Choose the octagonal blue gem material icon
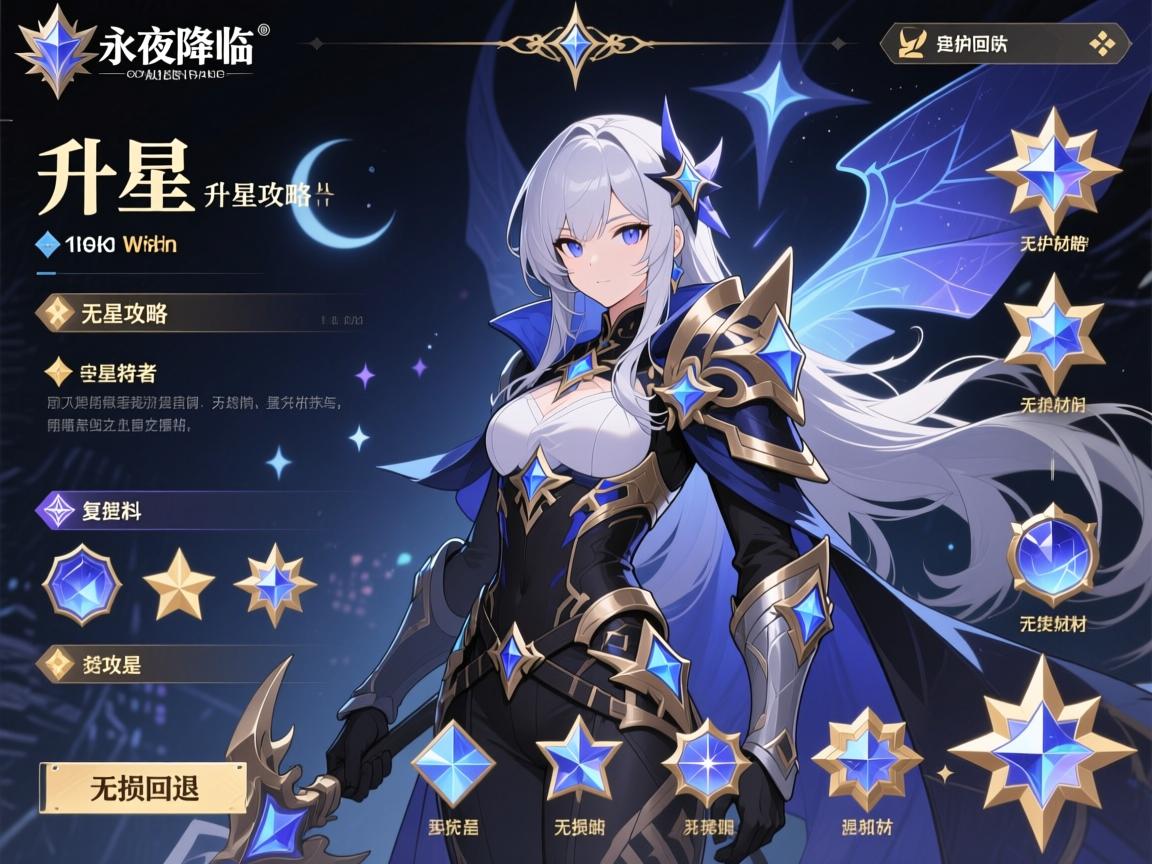The height and width of the screenshot is (864, 1152). tap(81, 585)
